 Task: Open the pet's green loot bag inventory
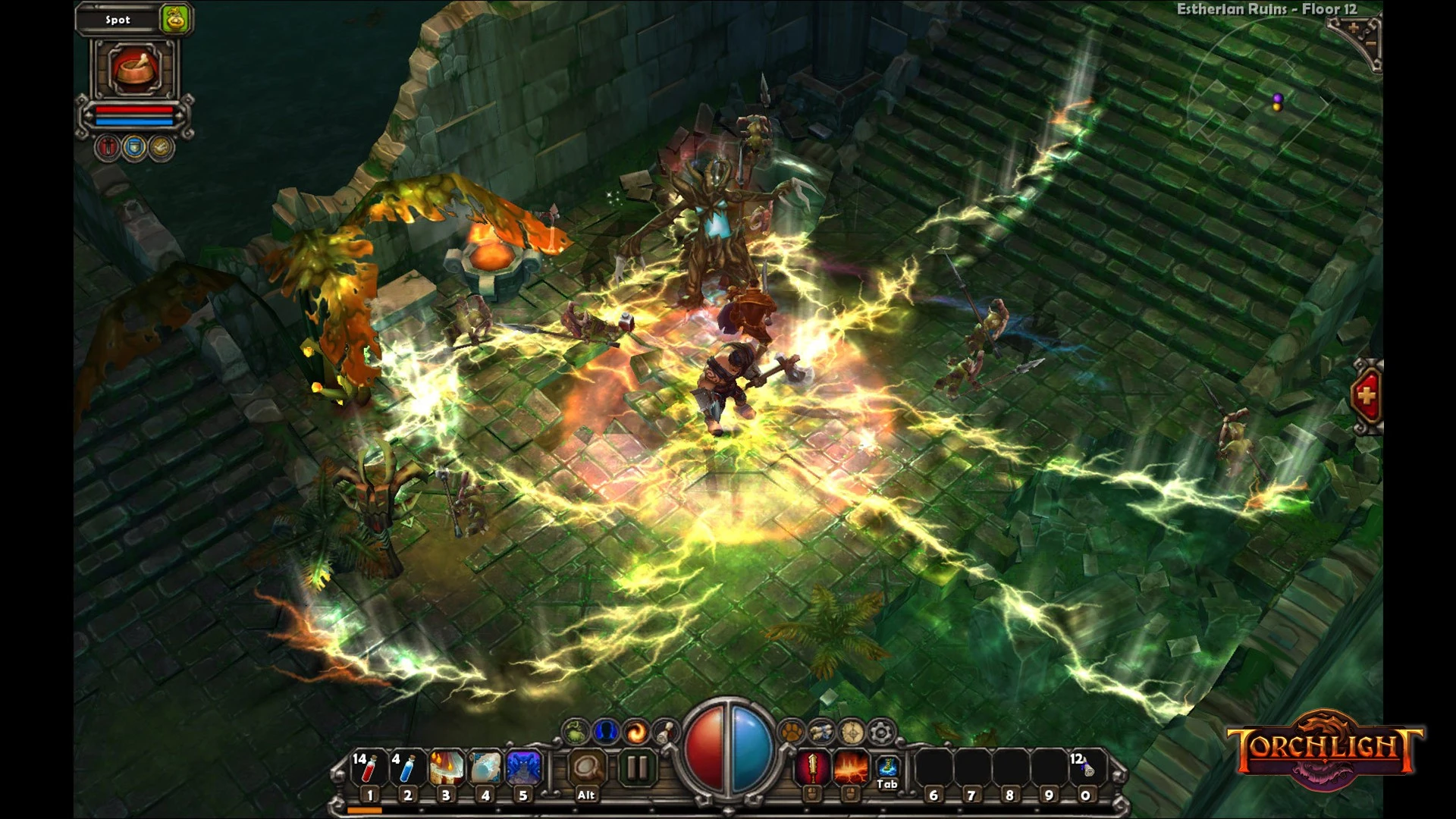[x=175, y=19]
